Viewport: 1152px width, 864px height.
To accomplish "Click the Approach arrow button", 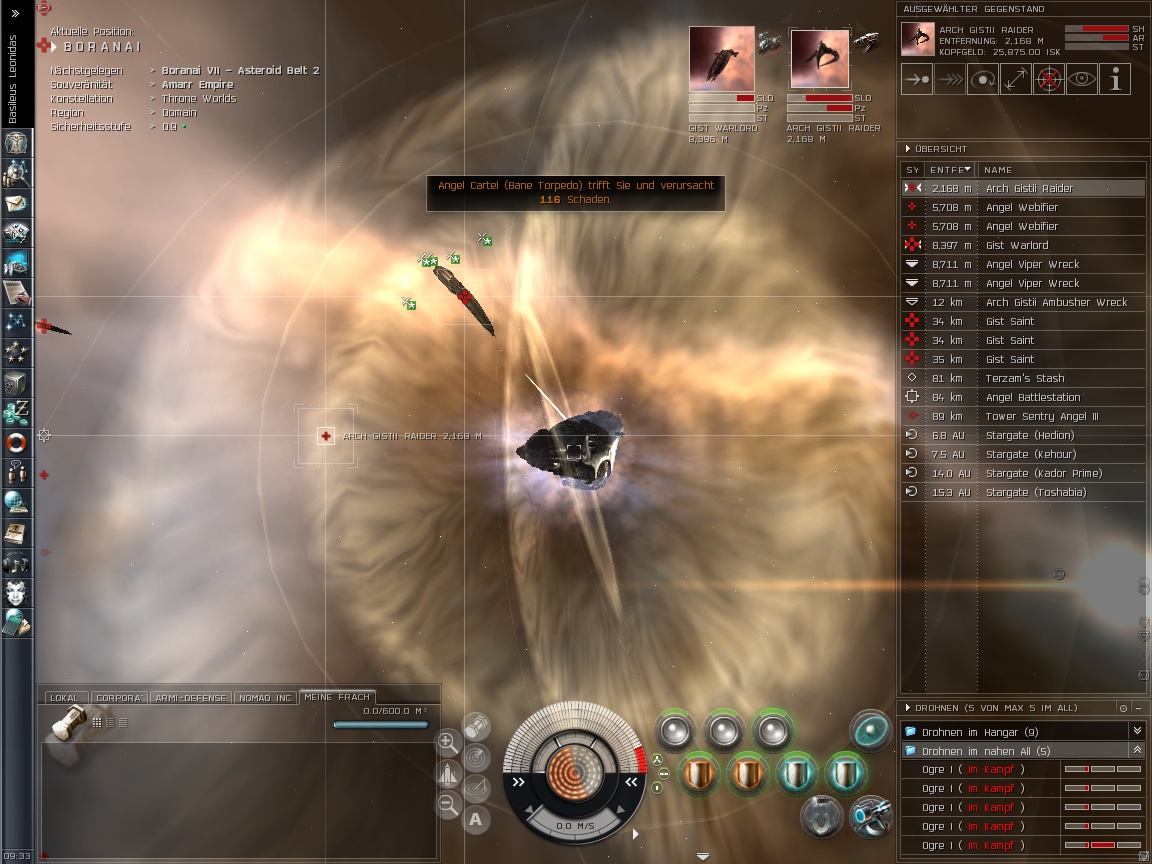I will pos(917,79).
